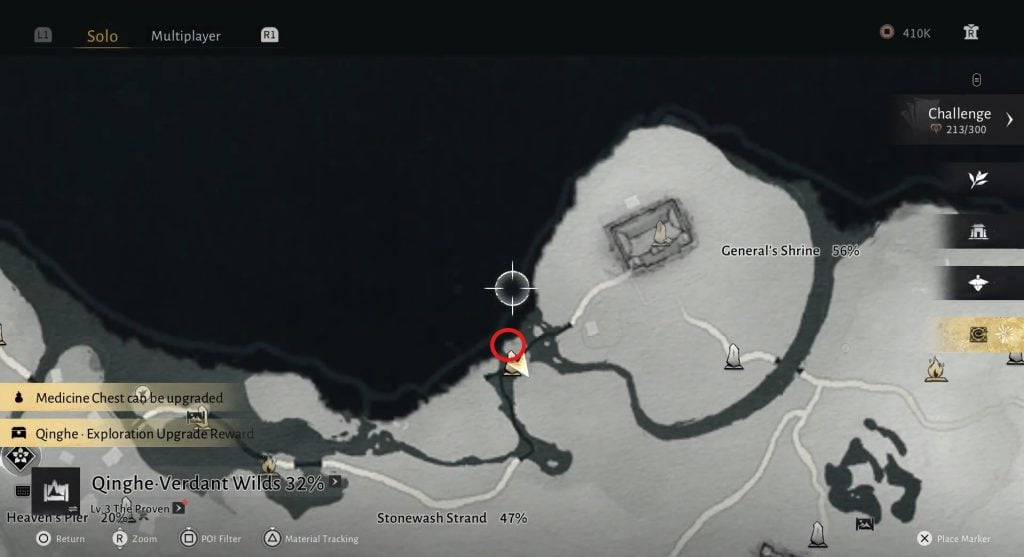Click the bonfire marker on the map
The height and width of the screenshot is (557, 1024).
click(936, 369)
